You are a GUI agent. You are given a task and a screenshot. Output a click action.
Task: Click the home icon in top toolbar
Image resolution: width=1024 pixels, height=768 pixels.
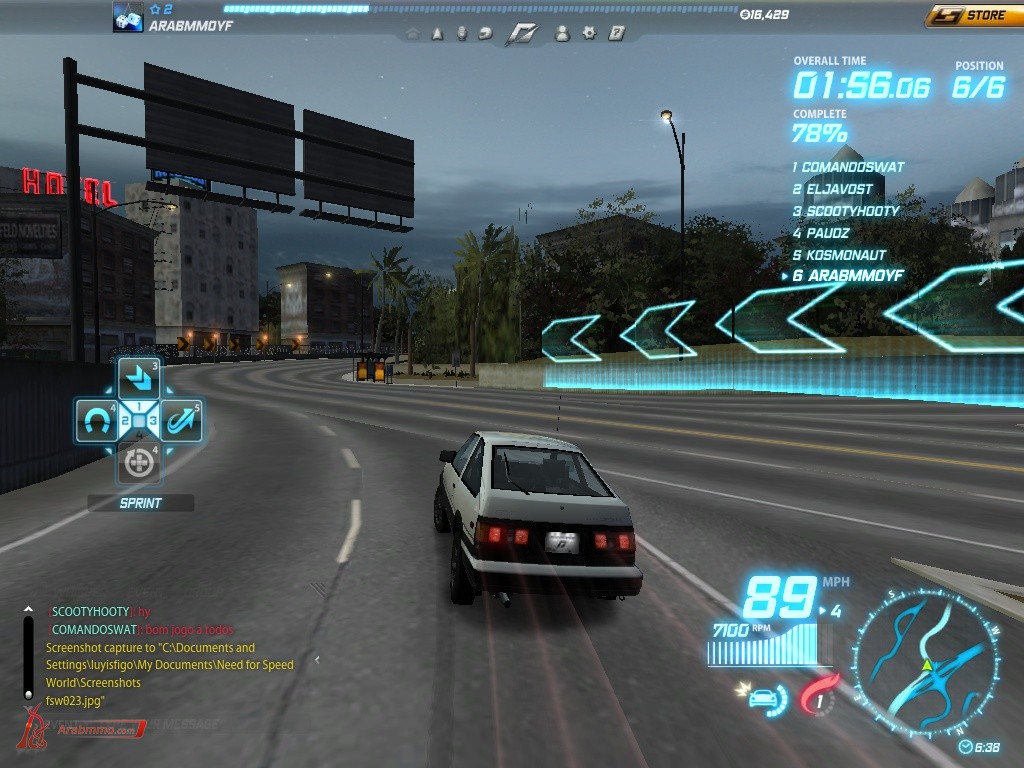[x=413, y=33]
